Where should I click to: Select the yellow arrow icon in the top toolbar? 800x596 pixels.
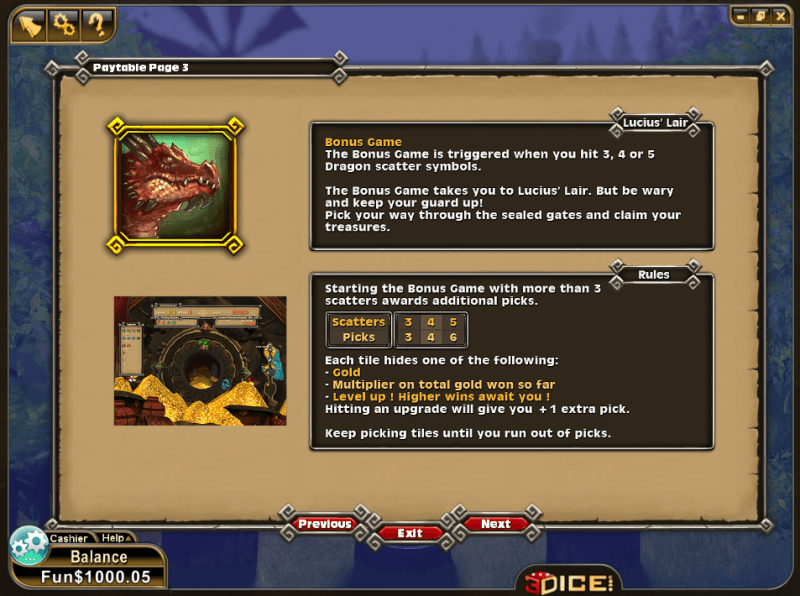point(30,23)
